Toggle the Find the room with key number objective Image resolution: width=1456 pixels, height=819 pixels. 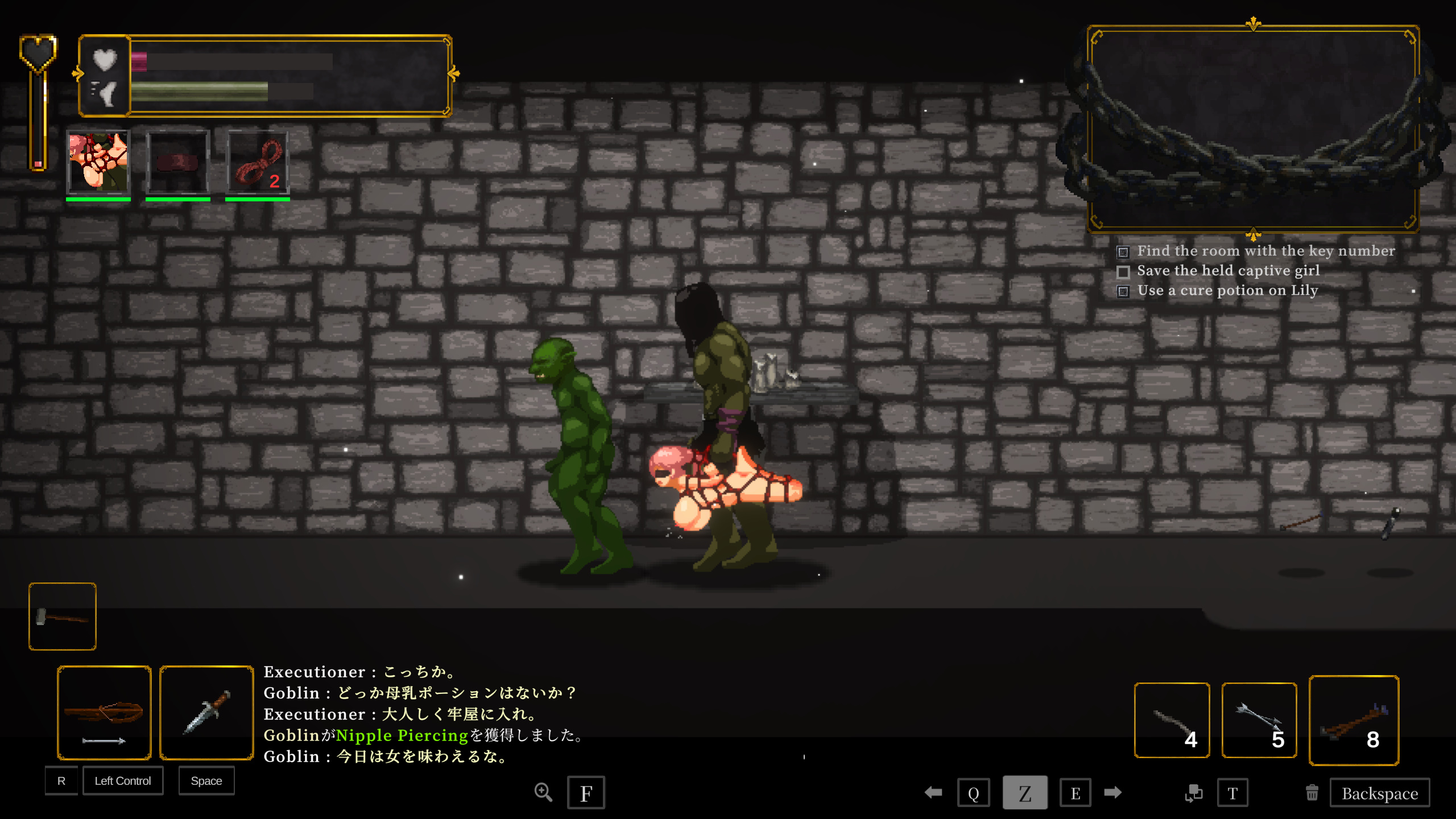[x=1124, y=251]
